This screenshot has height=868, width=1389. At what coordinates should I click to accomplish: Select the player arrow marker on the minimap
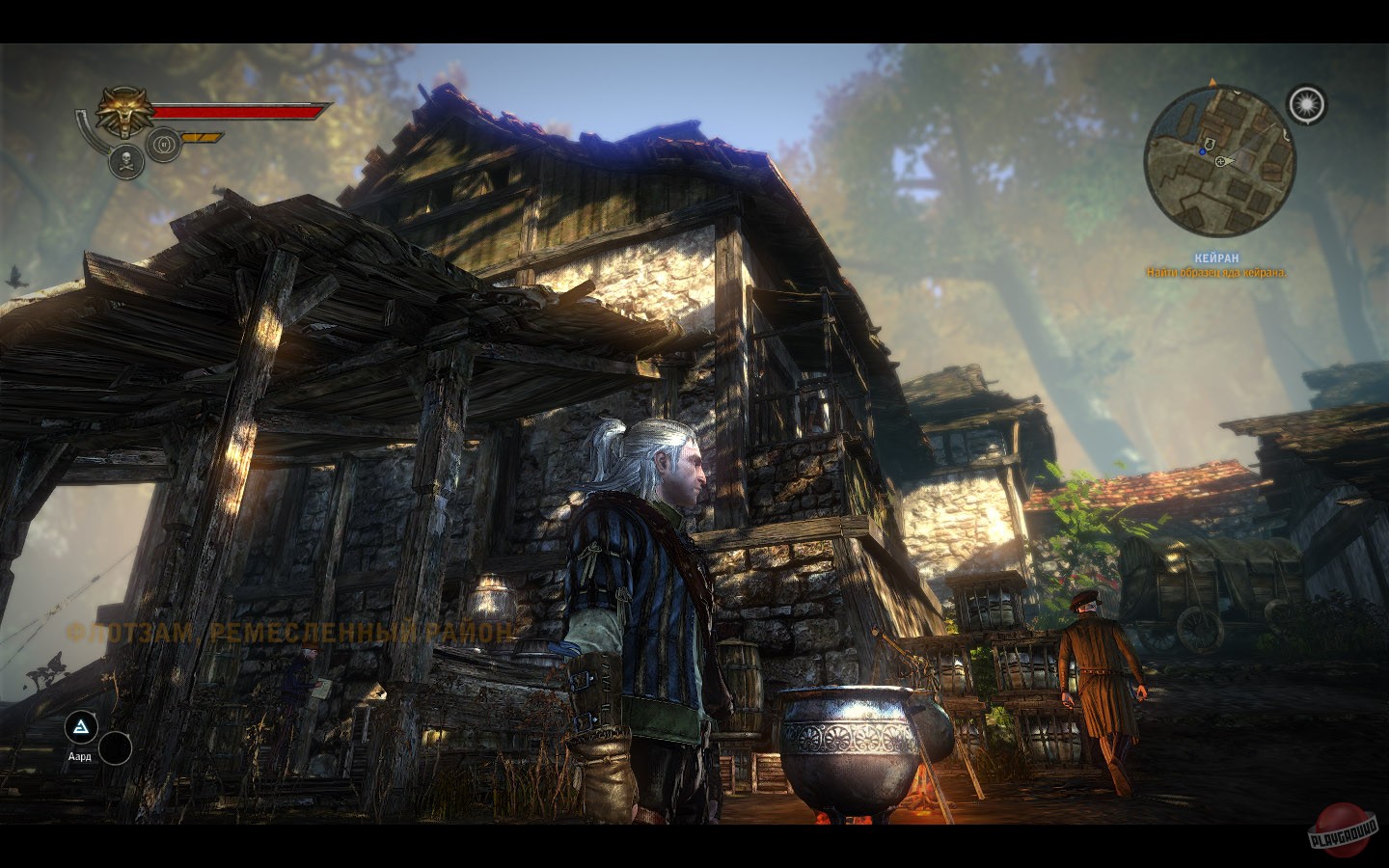pos(1212,83)
